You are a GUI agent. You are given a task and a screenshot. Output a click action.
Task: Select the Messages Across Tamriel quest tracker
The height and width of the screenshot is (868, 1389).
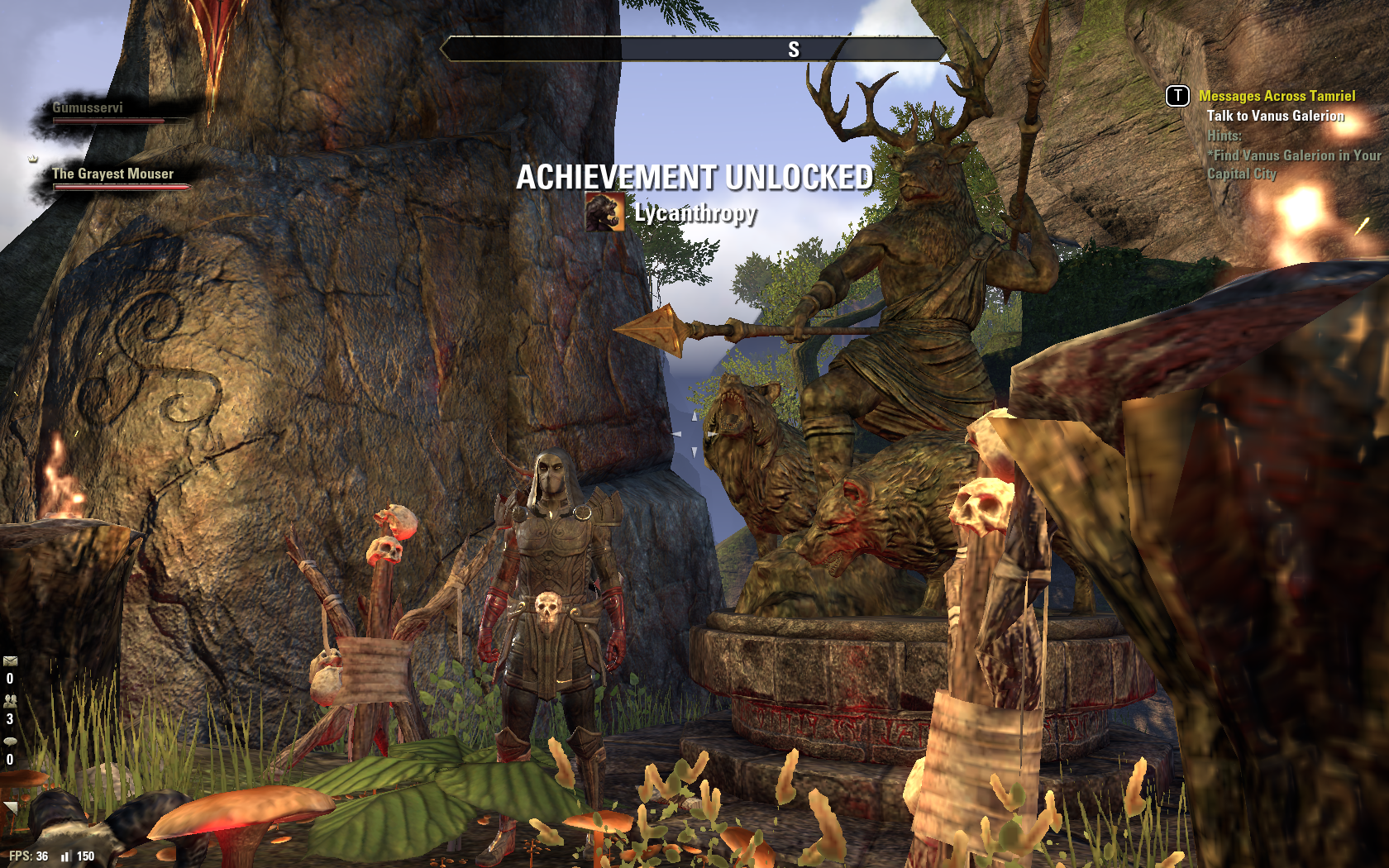point(1277,96)
